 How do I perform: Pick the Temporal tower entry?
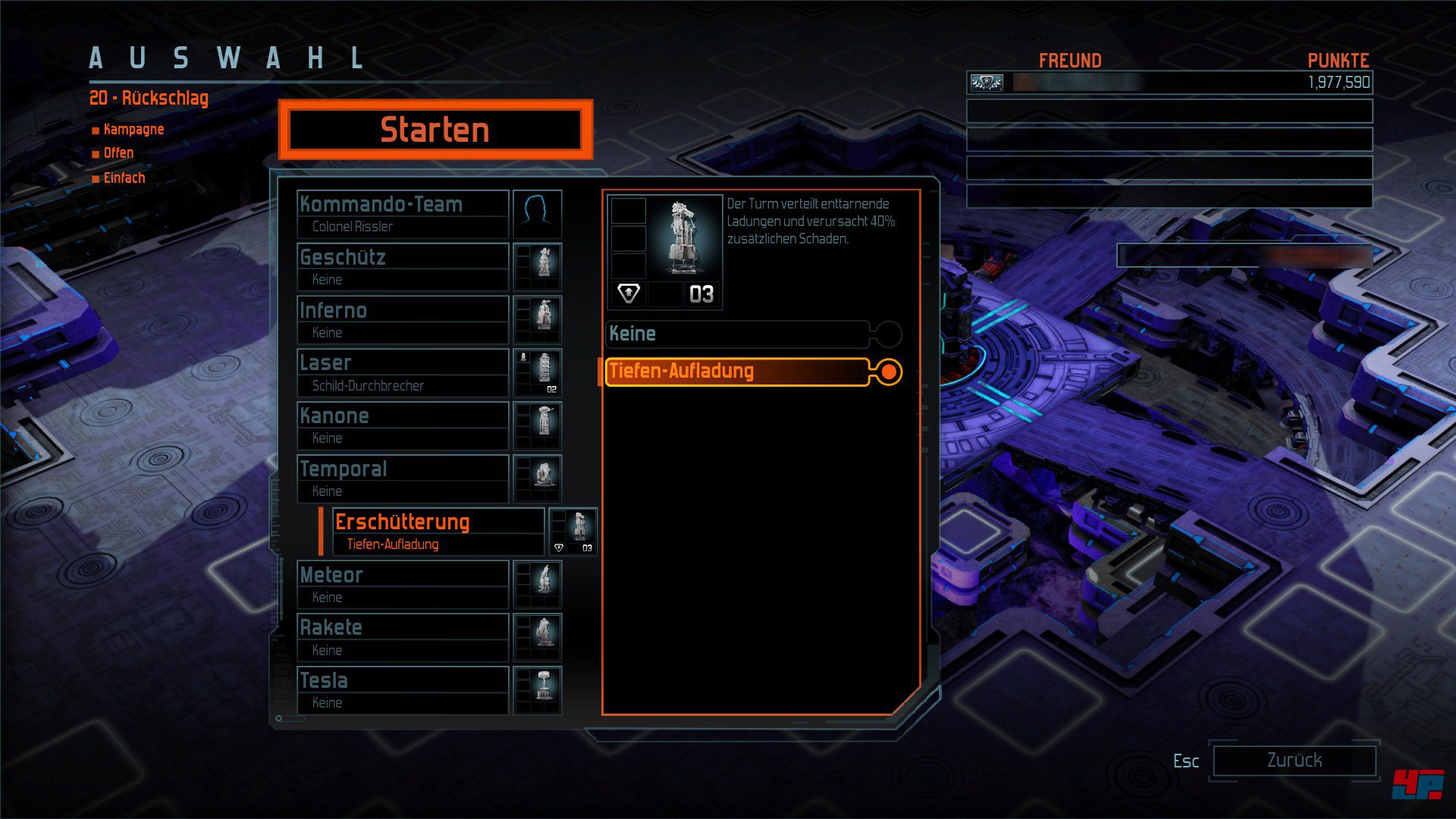[403, 479]
